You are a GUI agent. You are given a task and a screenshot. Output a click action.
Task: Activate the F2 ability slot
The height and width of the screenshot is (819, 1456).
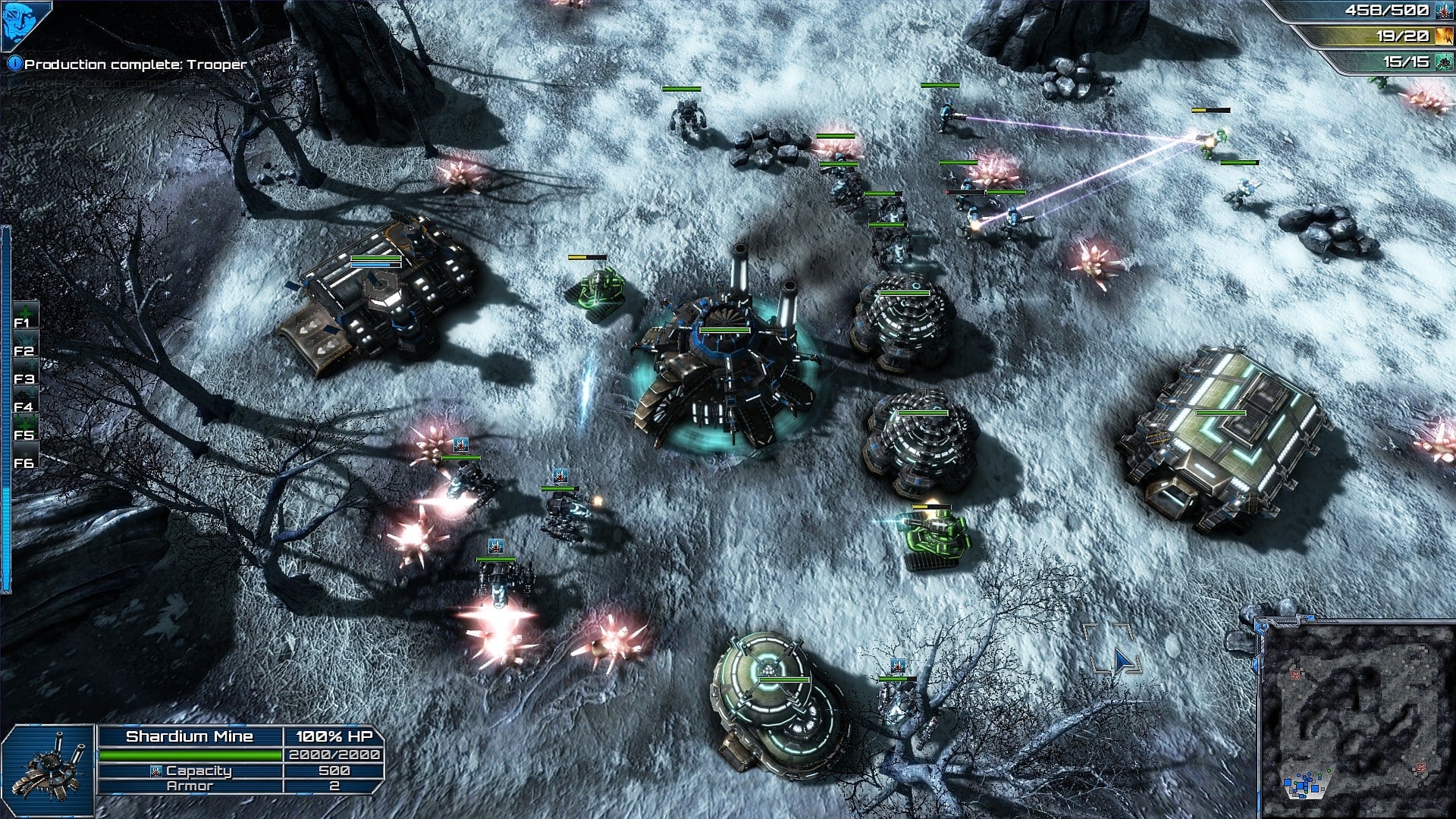24,344
